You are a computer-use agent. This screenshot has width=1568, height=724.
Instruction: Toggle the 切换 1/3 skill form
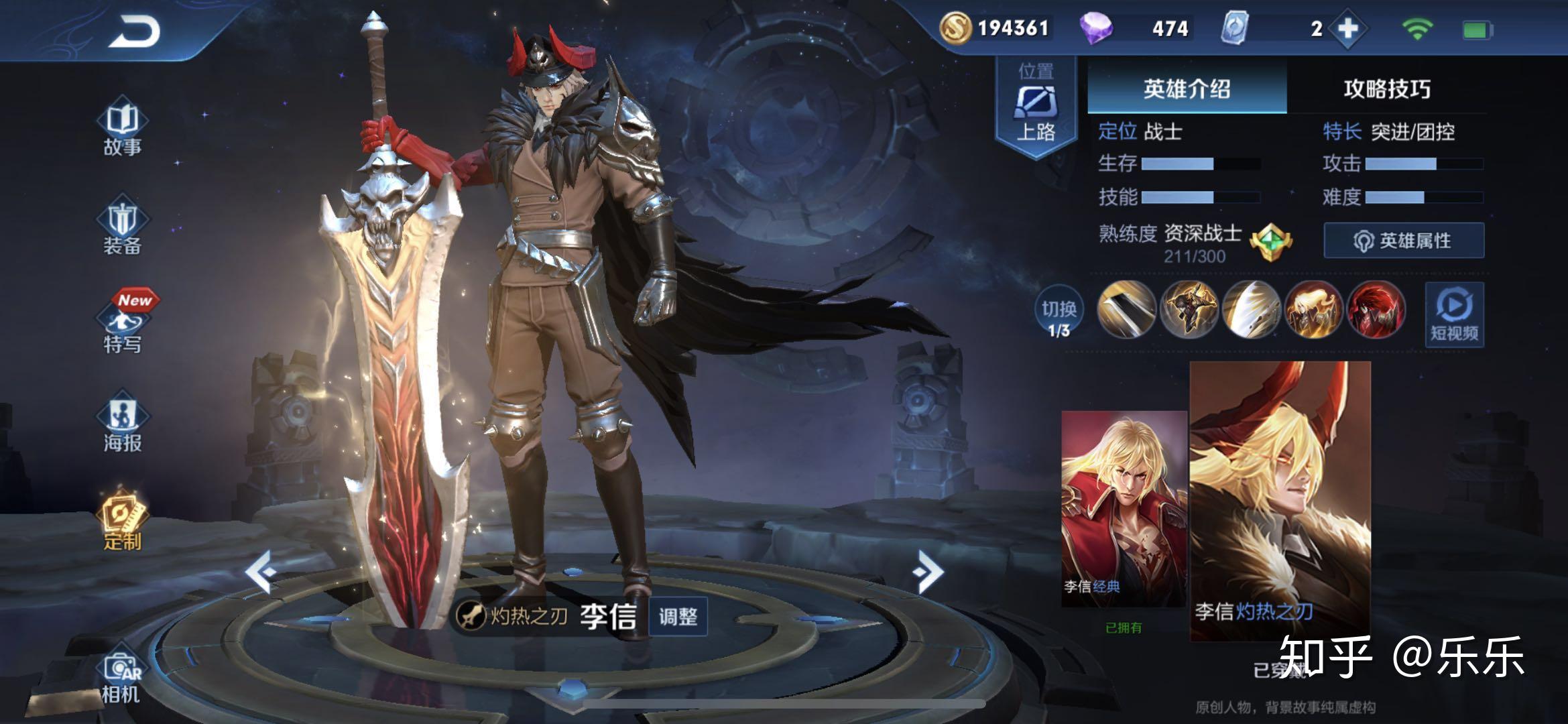(x=1059, y=316)
